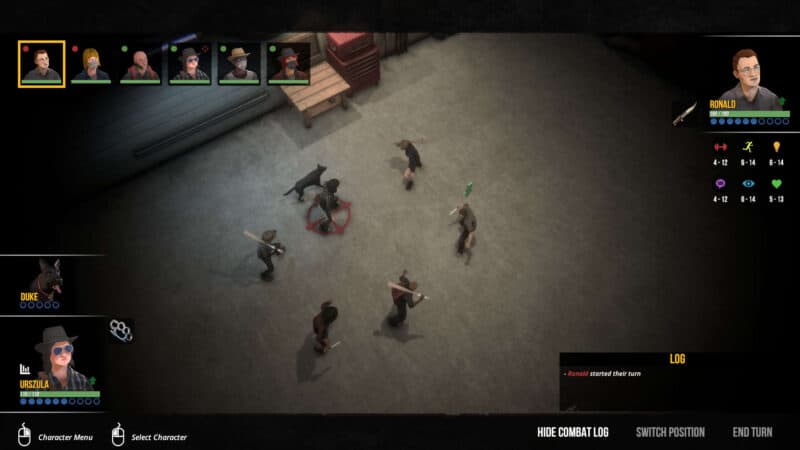
Task: Click the red dumbbell strength stat icon
Action: 720,147
